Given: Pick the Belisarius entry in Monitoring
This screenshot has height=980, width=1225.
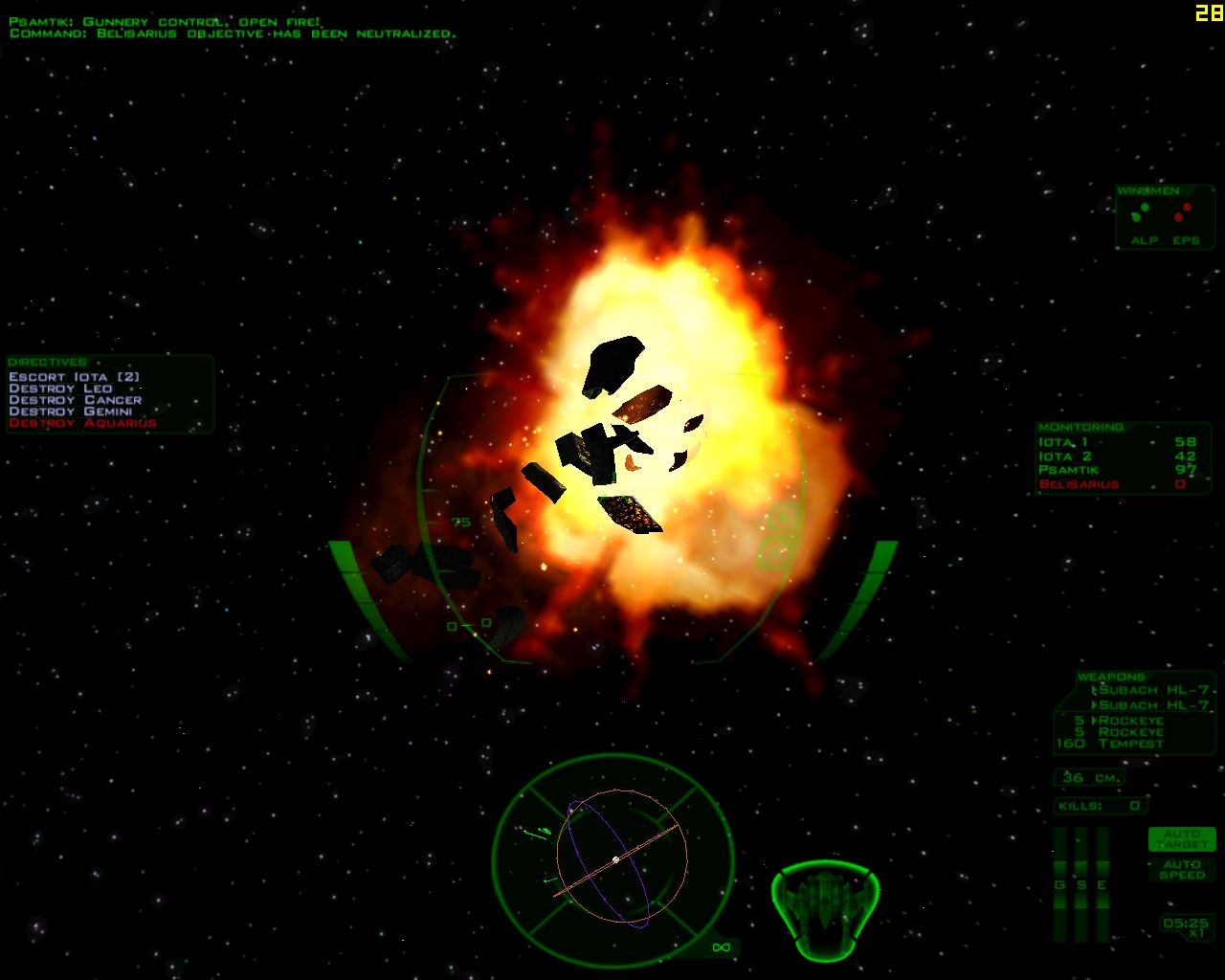Looking at the screenshot, I should 1079,484.
